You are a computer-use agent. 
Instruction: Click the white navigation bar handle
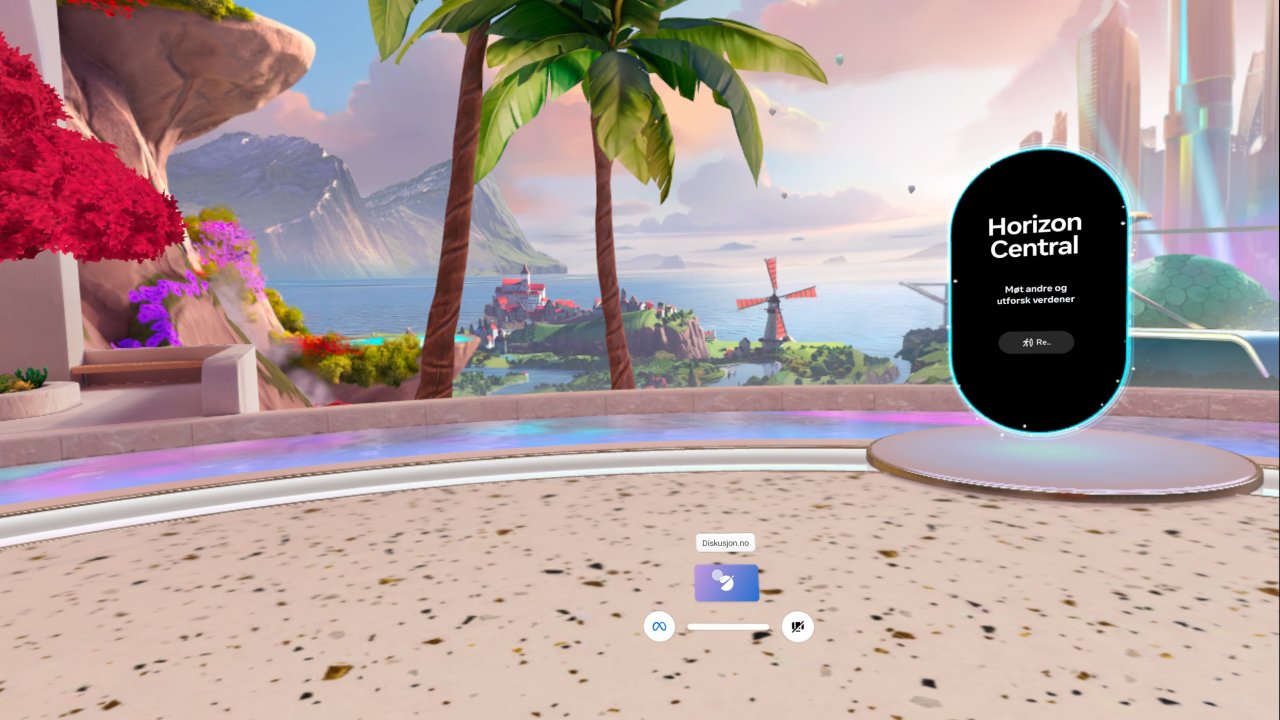[728, 627]
